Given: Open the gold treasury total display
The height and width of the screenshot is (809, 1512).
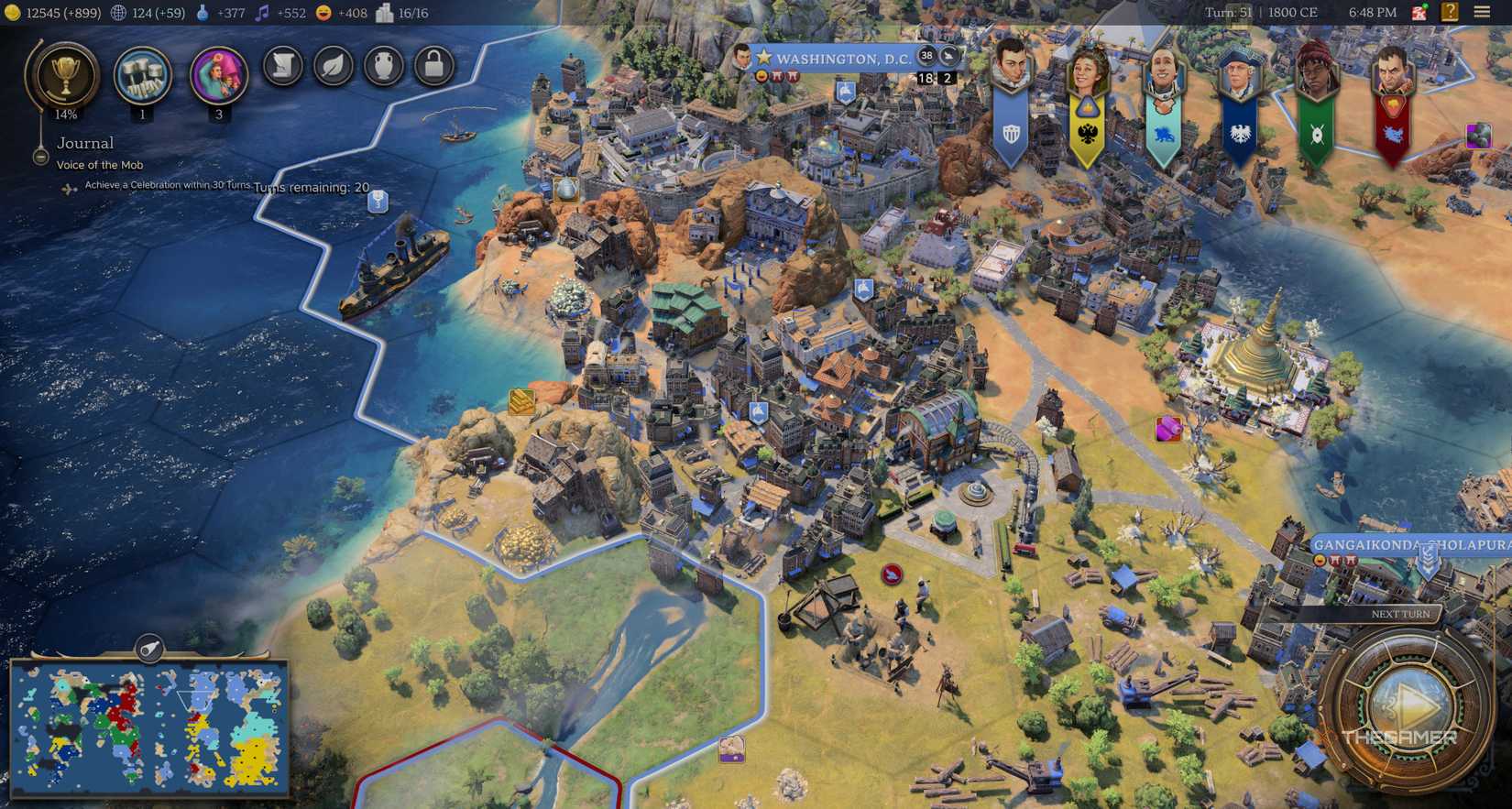Looking at the screenshot, I should point(41,13).
